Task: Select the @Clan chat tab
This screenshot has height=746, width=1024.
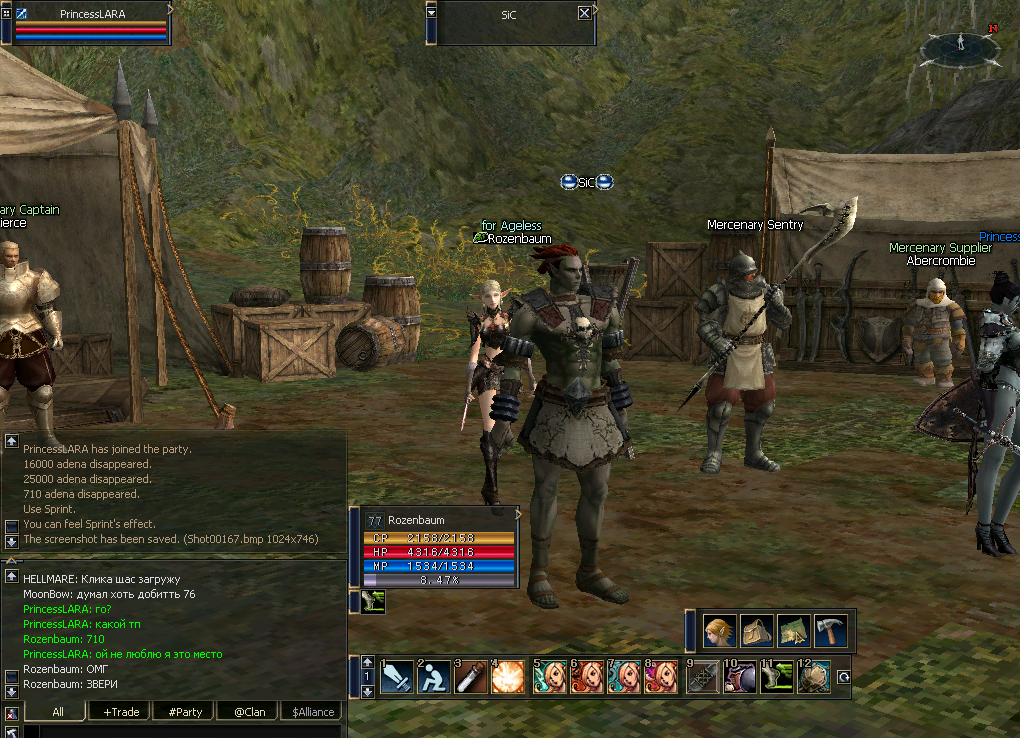Action: click(248, 712)
